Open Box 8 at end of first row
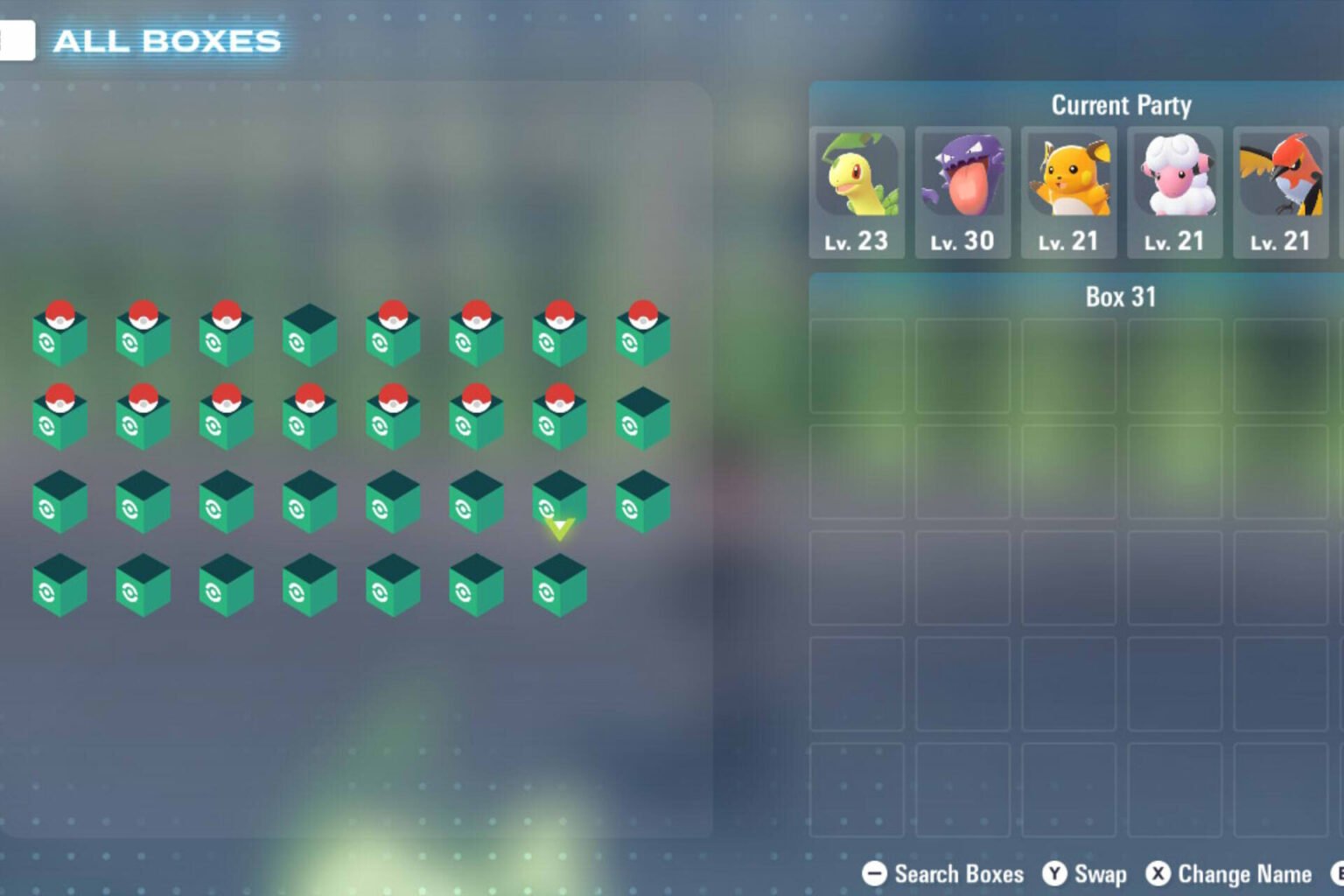This screenshot has width=1344, height=896. pos(643,332)
